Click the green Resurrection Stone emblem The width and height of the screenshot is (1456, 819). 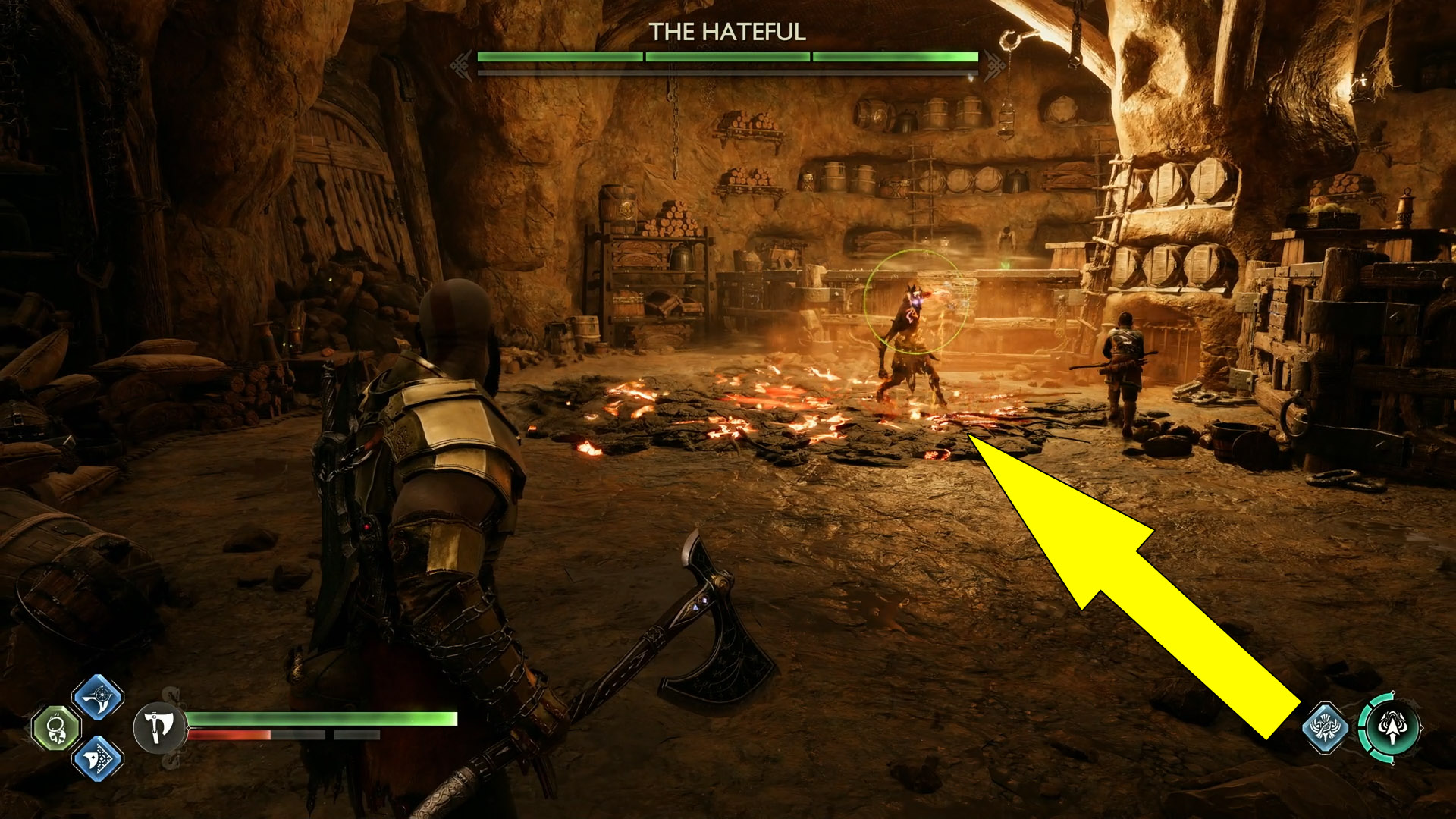tap(55, 730)
